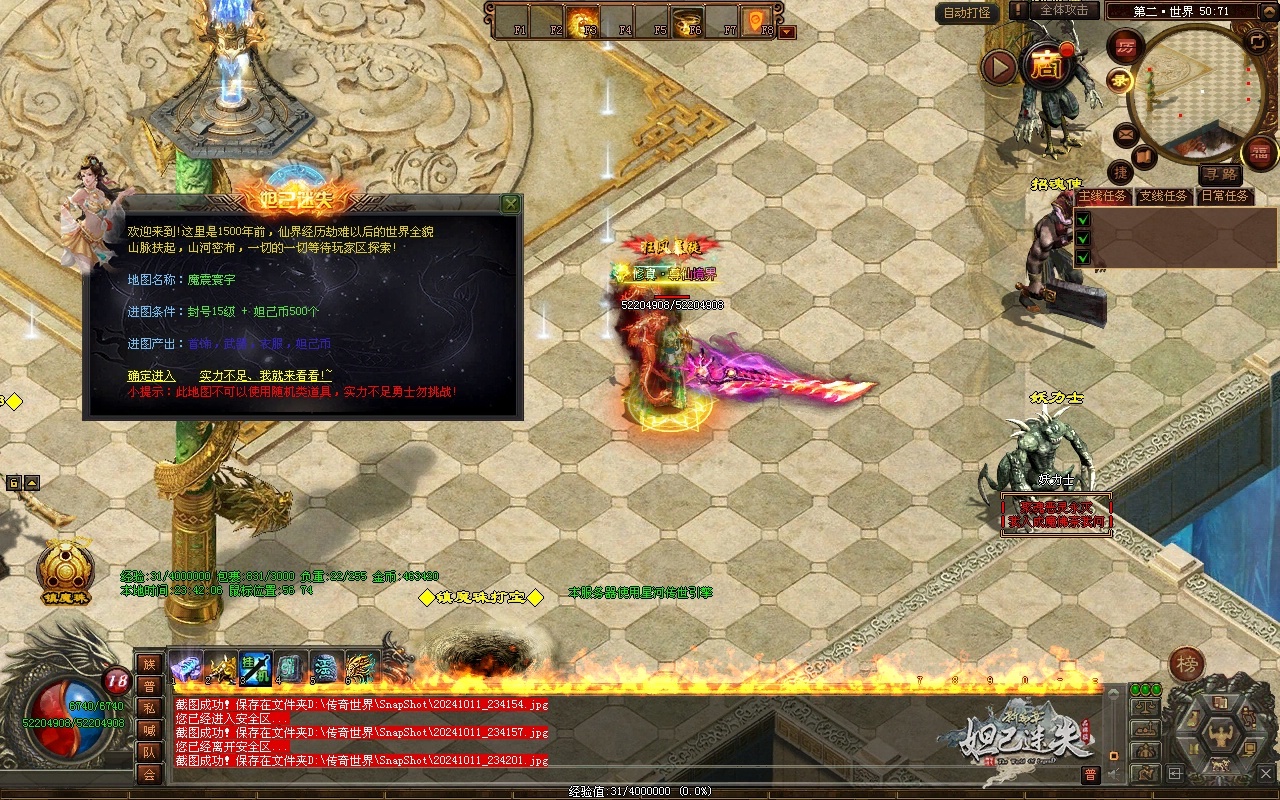Activate the 挂机 skill in slot 3

click(254, 667)
